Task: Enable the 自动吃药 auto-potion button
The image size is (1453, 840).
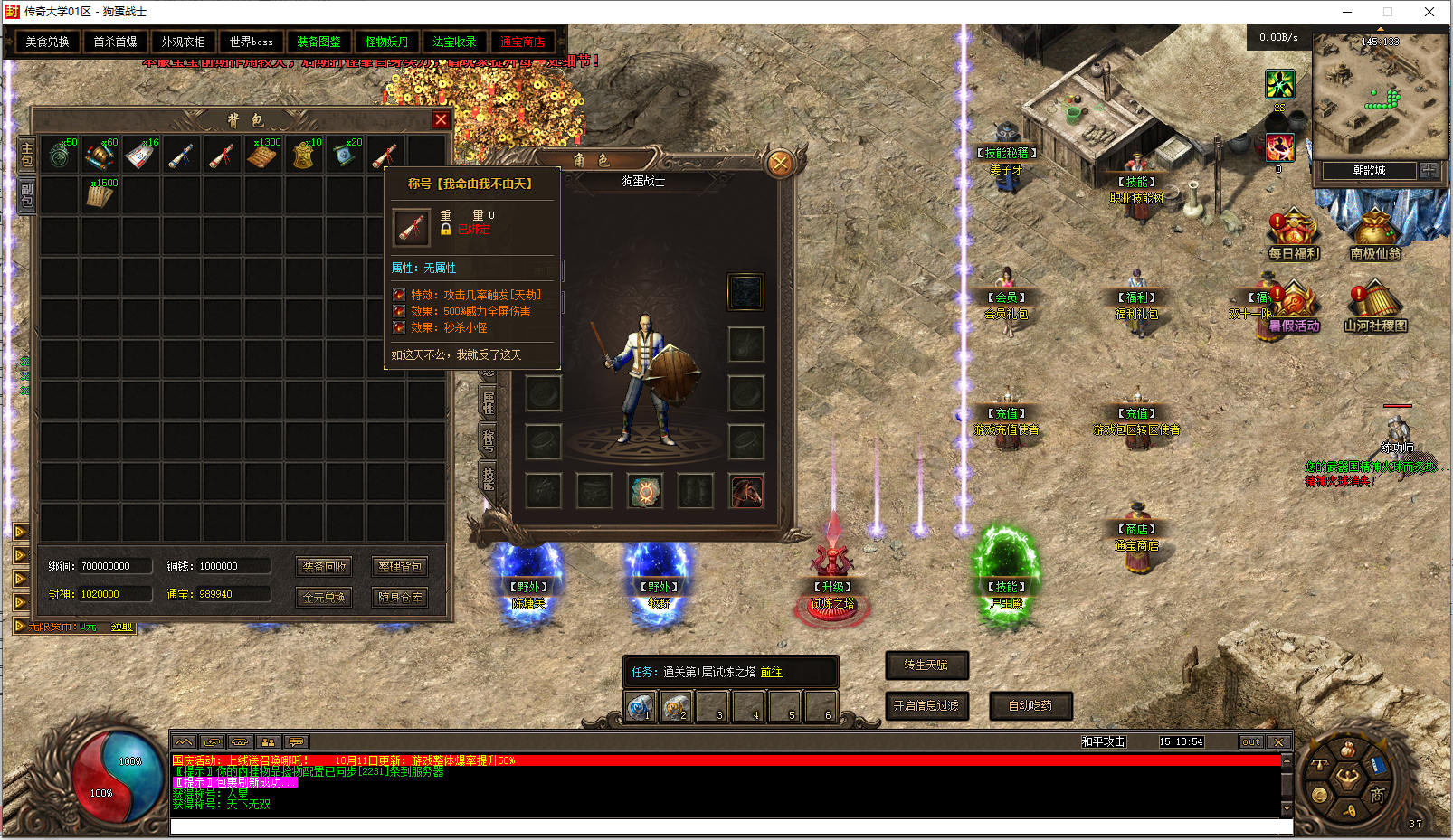Action: tap(1030, 705)
